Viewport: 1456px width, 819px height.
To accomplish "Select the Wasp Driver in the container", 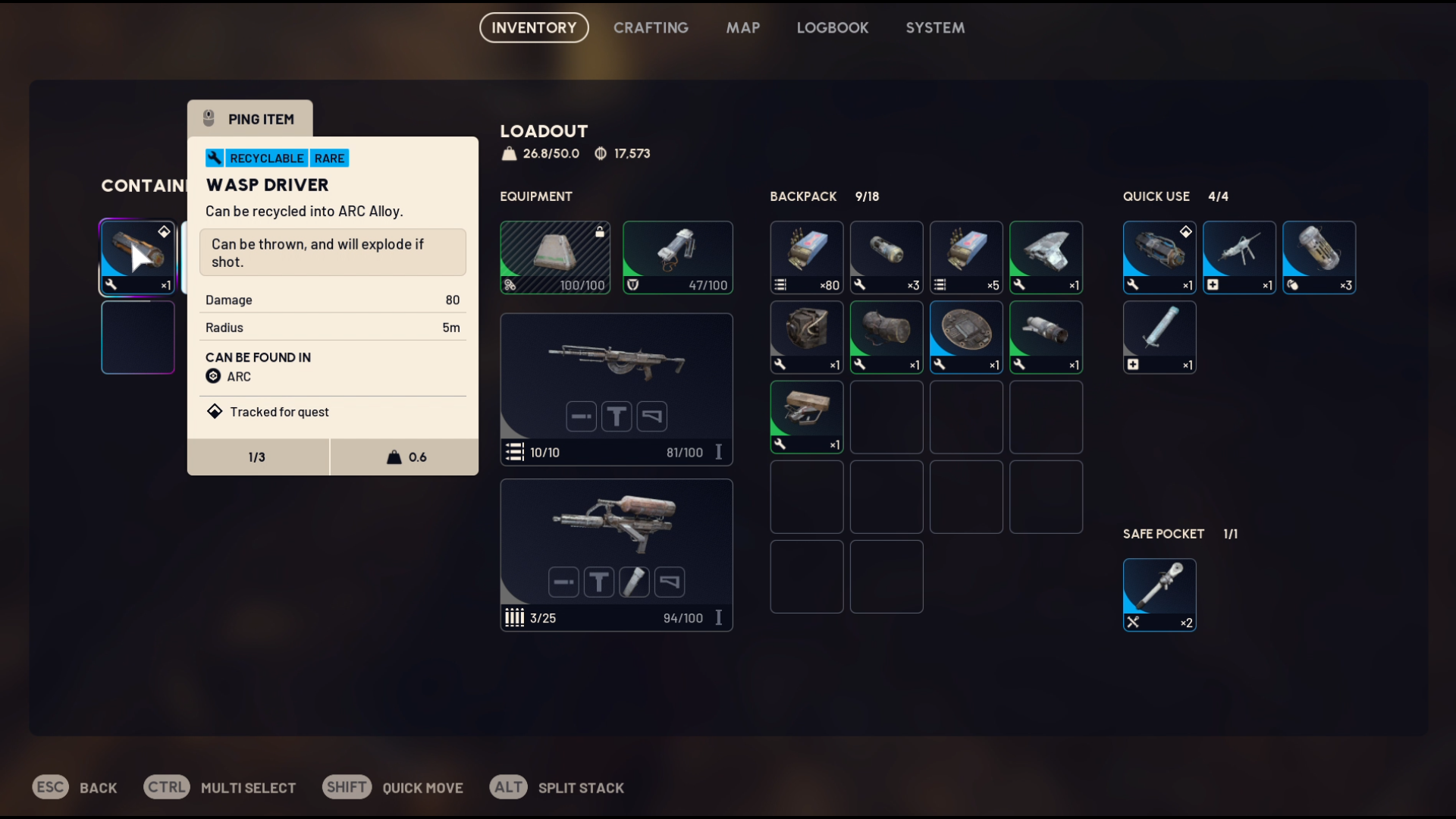I will pos(137,257).
